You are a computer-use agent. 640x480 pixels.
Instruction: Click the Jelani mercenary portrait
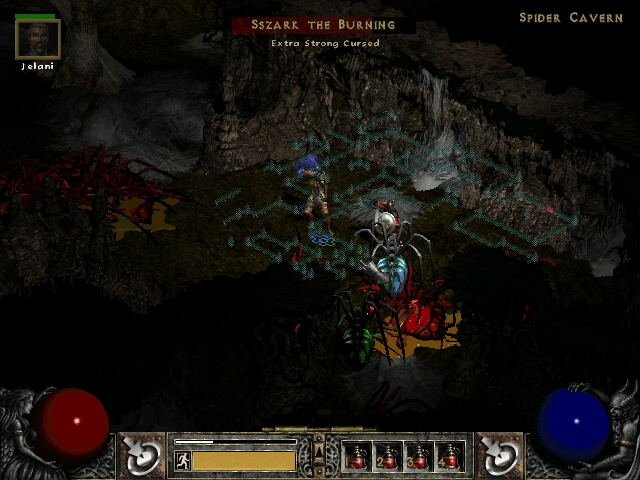click(x=38, y=39)
